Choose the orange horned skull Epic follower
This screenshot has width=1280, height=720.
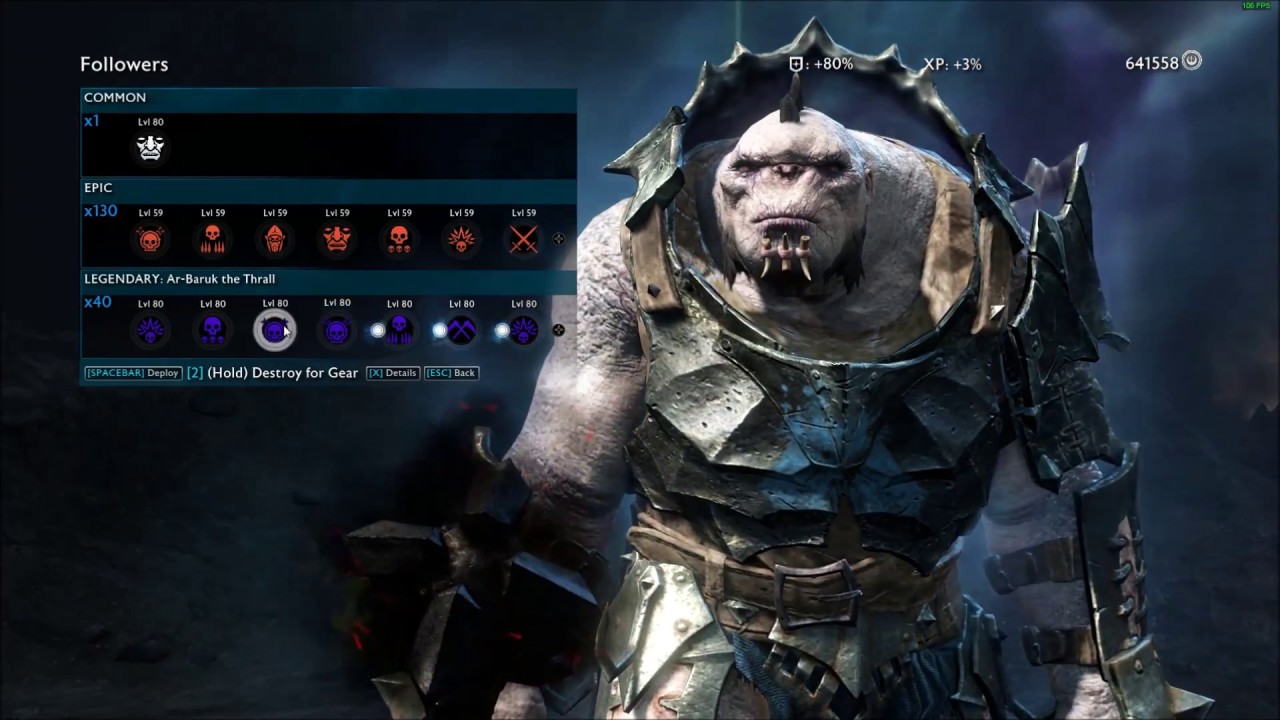150,239
